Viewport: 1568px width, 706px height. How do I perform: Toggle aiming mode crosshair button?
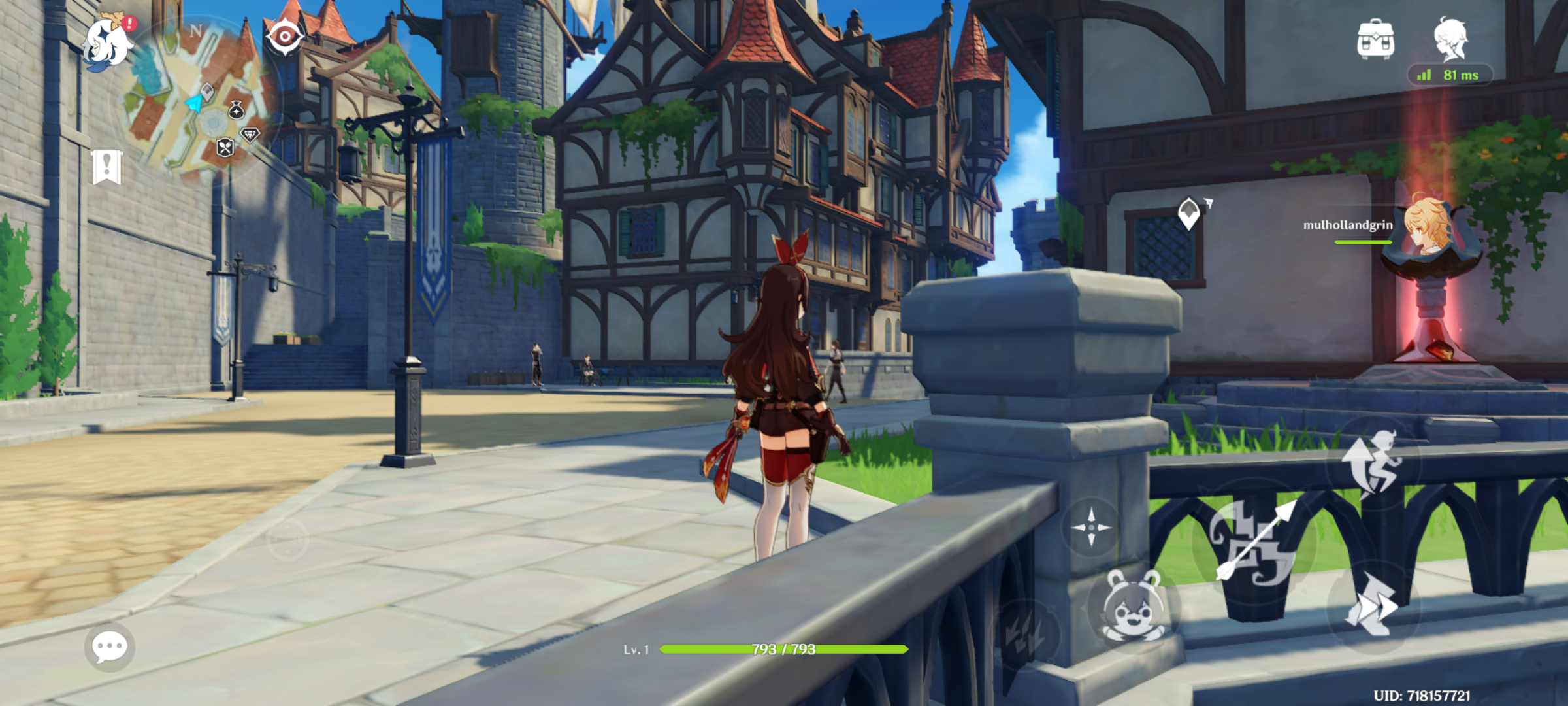[1090, 527]
